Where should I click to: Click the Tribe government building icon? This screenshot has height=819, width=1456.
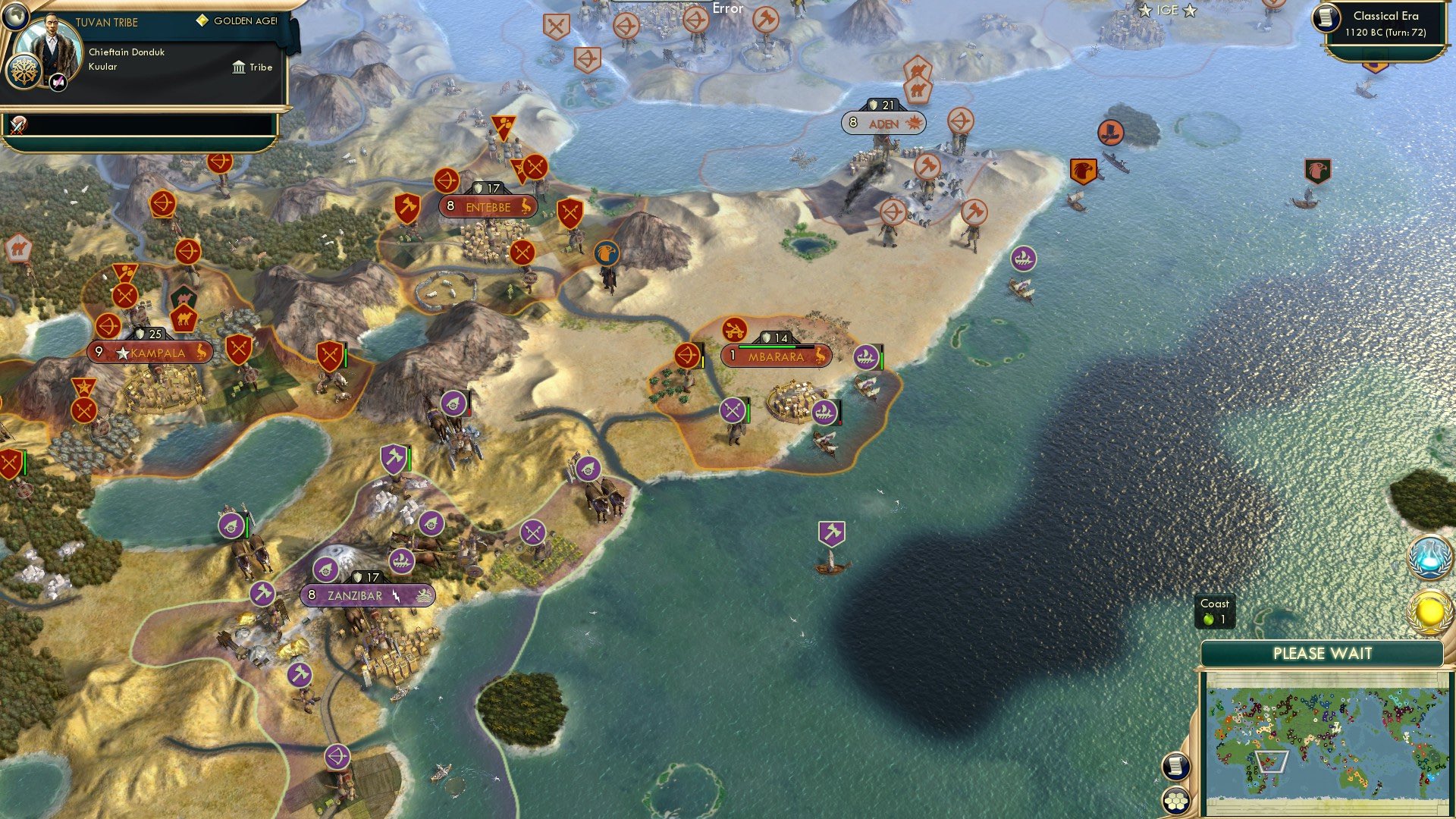click(239, 67)
